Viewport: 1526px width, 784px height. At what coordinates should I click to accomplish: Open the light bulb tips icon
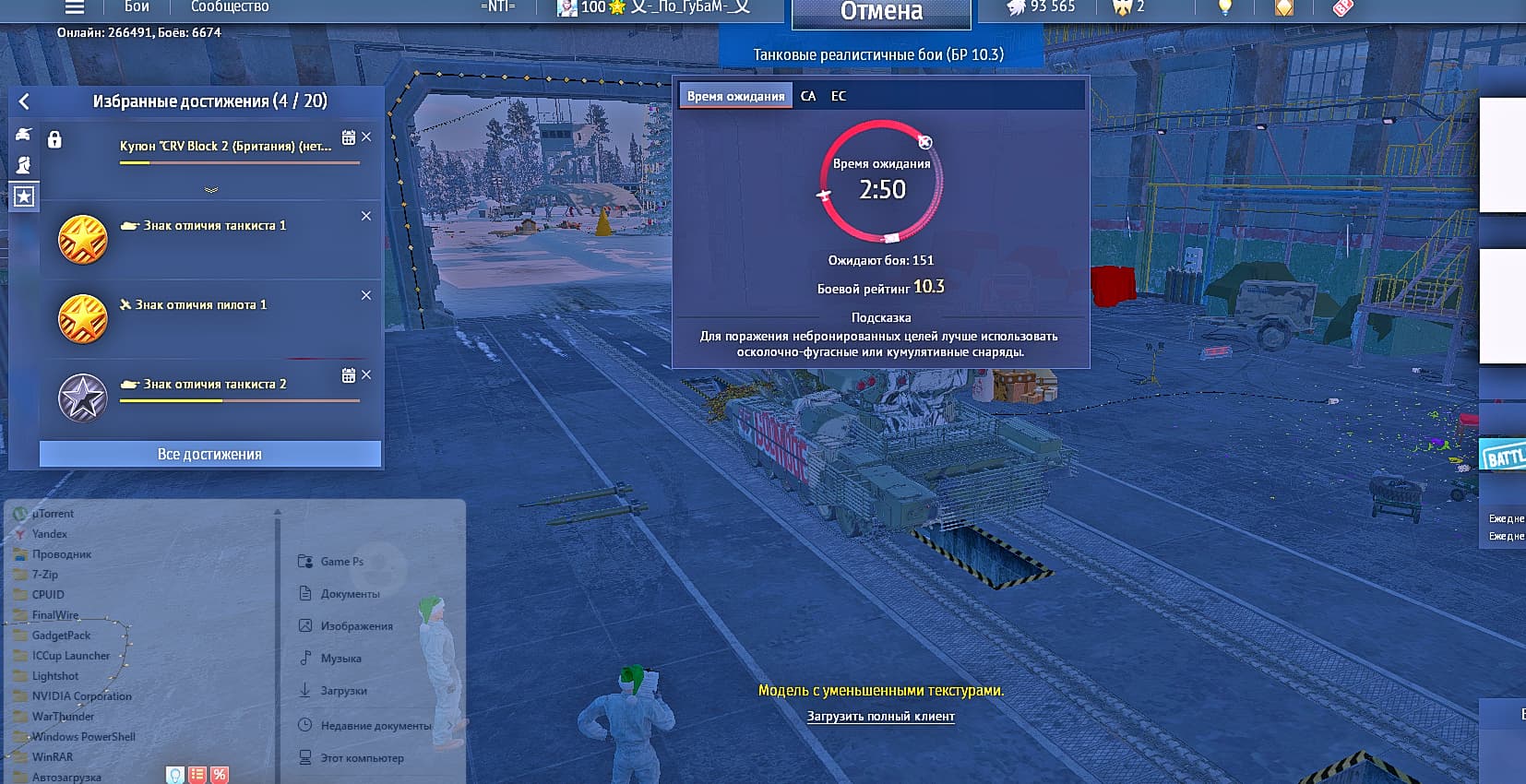[x=1224, y=7]
